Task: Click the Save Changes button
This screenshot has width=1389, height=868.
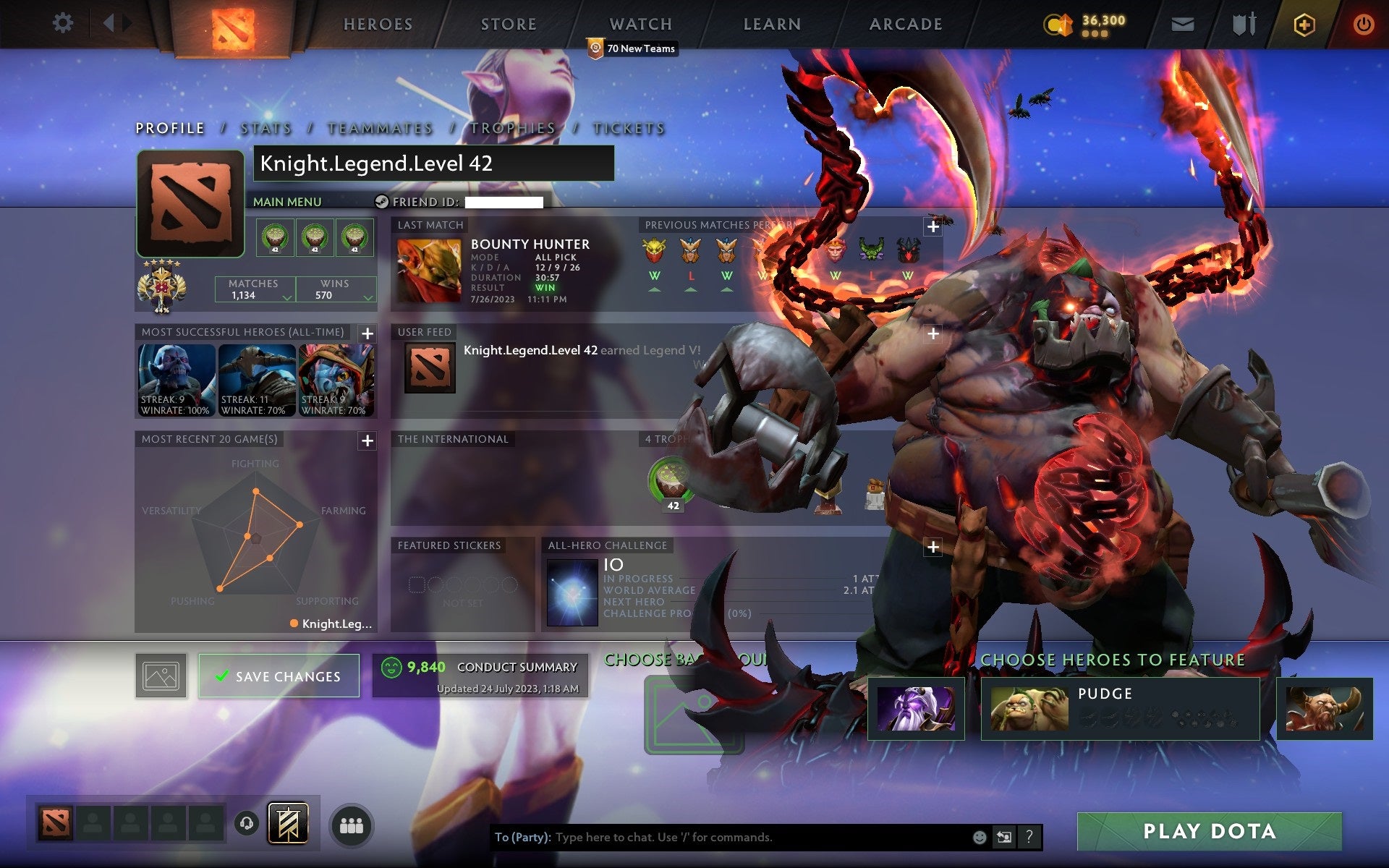Action: point(279,676)
